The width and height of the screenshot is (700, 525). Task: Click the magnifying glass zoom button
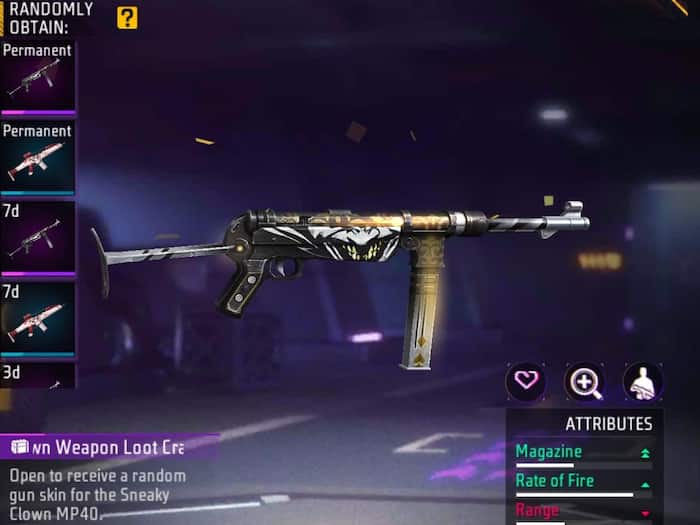point(584,382)
